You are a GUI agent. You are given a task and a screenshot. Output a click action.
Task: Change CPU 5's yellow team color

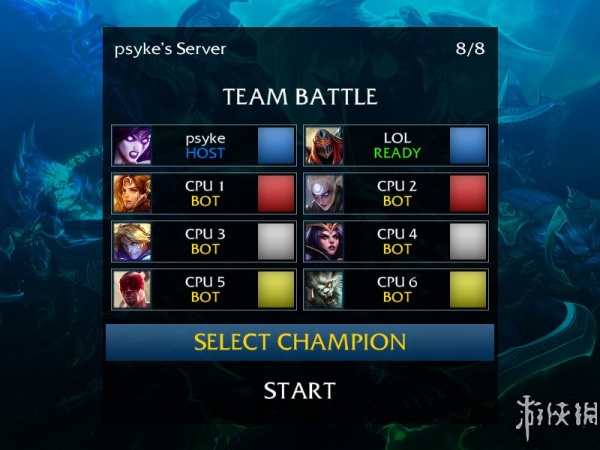tap(276, 289)
